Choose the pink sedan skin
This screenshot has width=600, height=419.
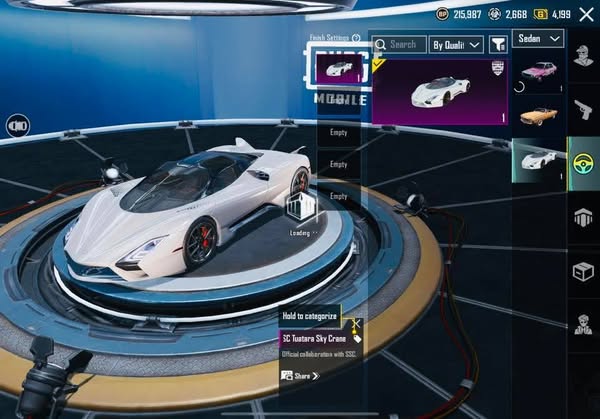tap(539, 73)
